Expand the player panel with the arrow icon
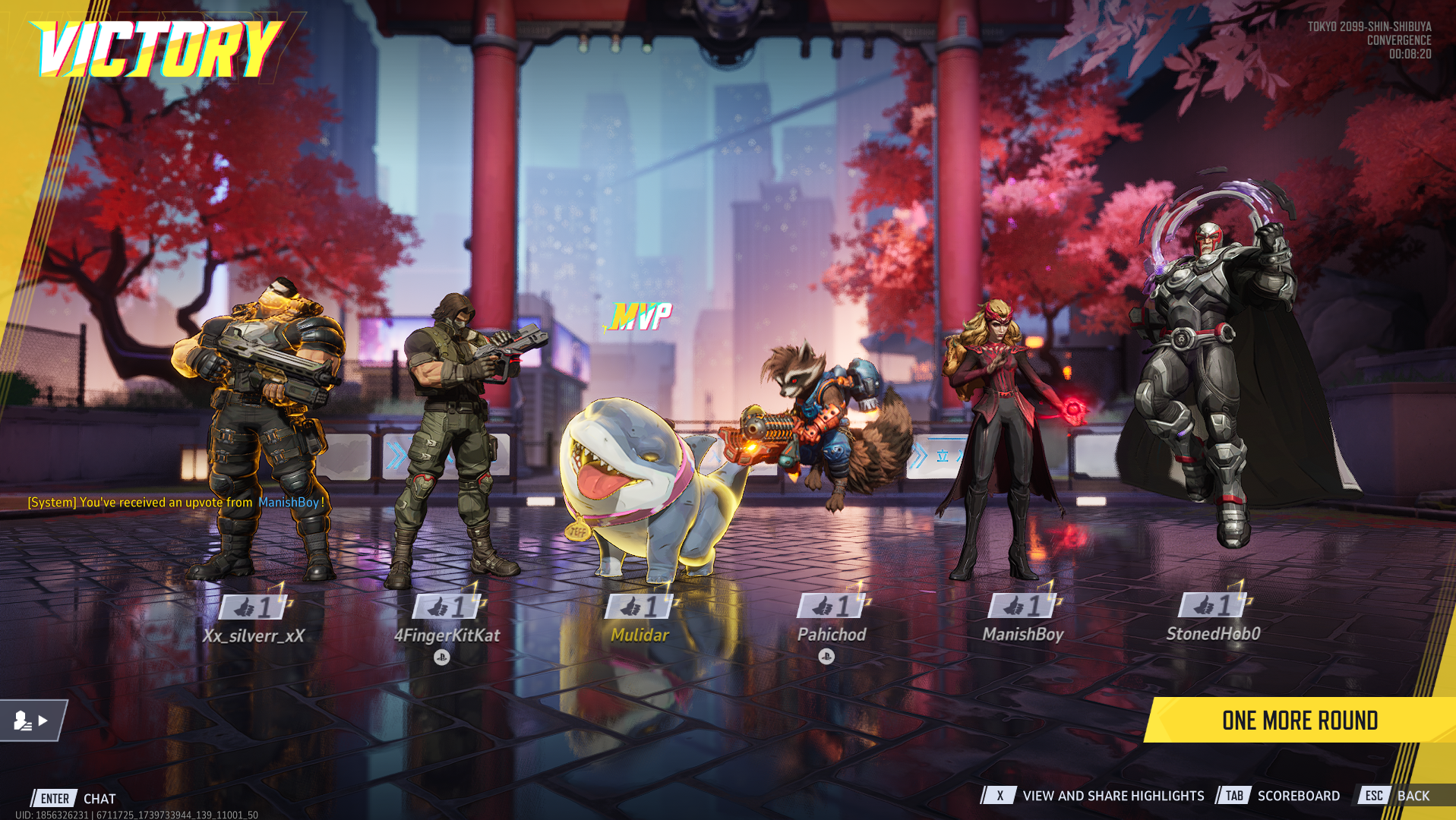 point(33,721)
